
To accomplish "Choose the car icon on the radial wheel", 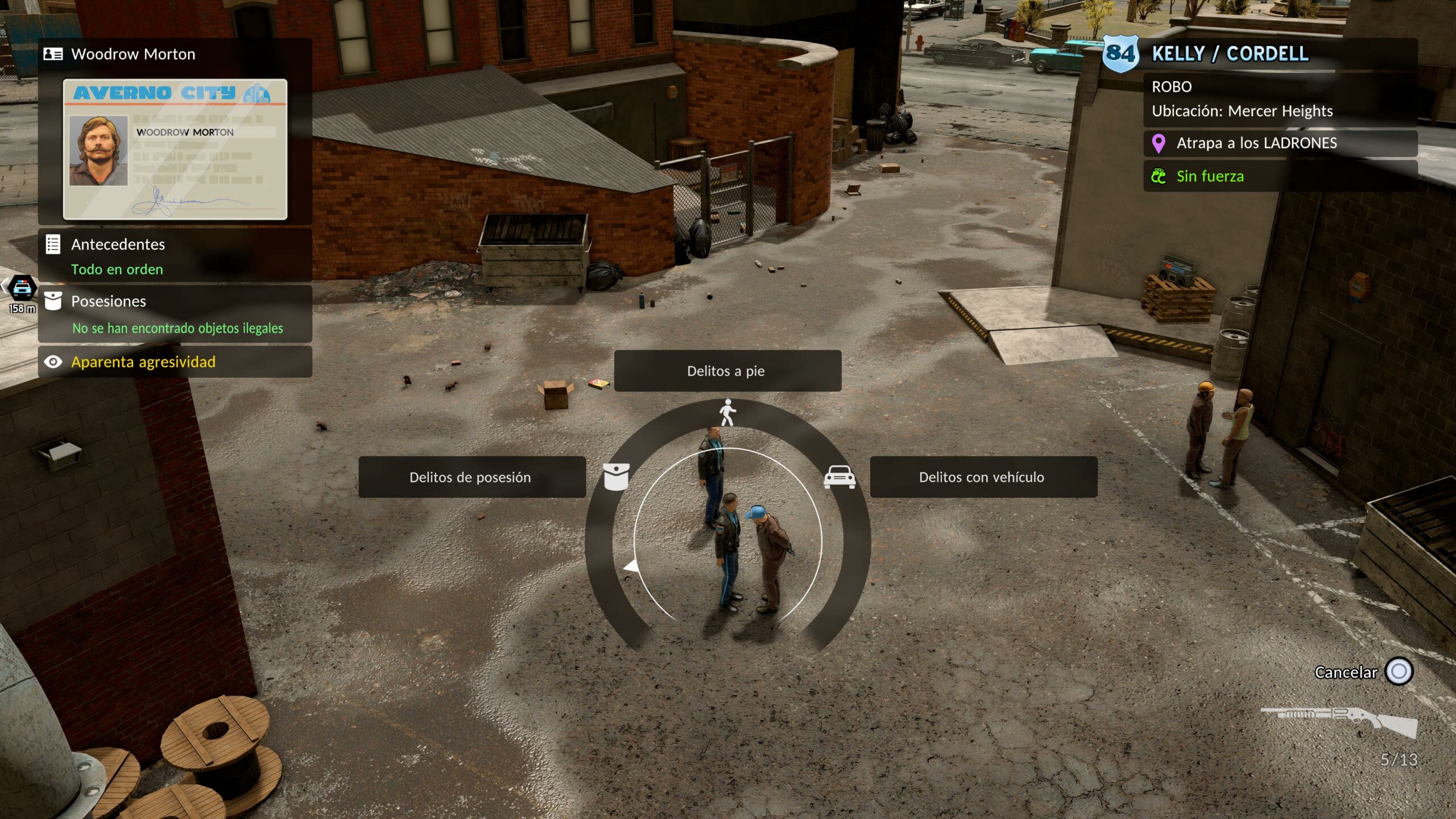I will coord(839,477).
